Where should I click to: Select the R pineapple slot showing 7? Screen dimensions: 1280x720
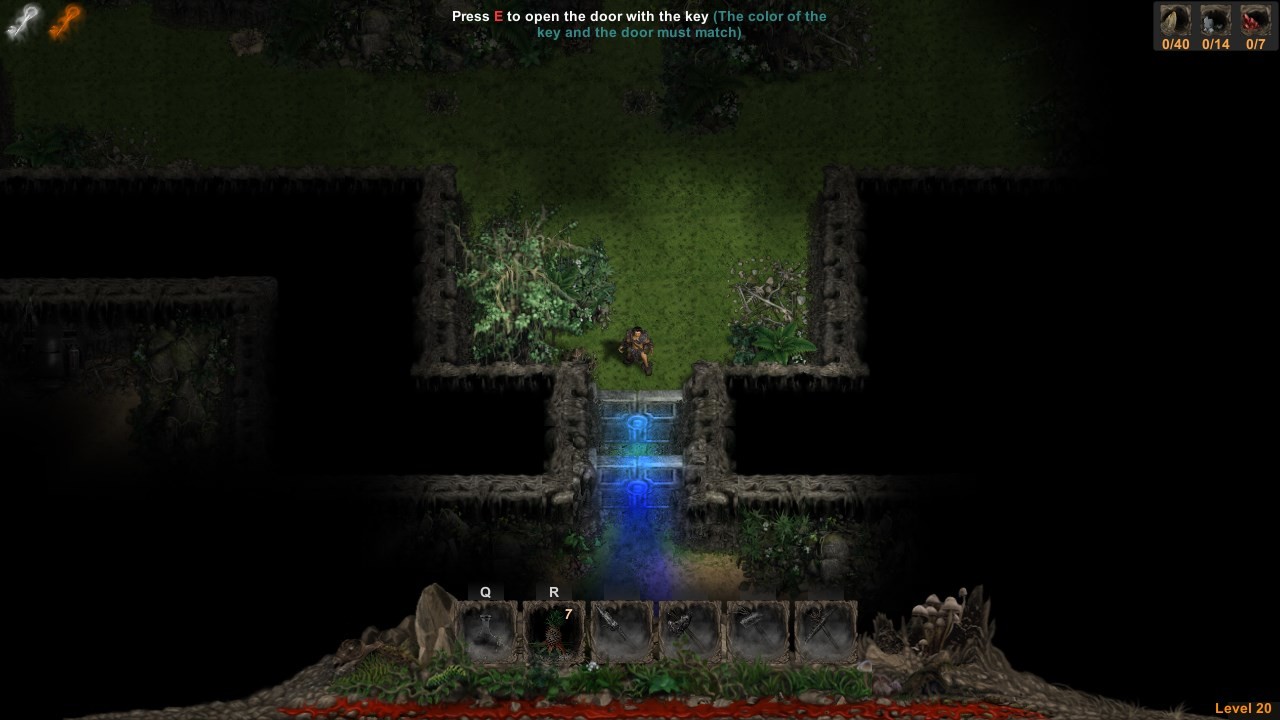tap(553, 630)
